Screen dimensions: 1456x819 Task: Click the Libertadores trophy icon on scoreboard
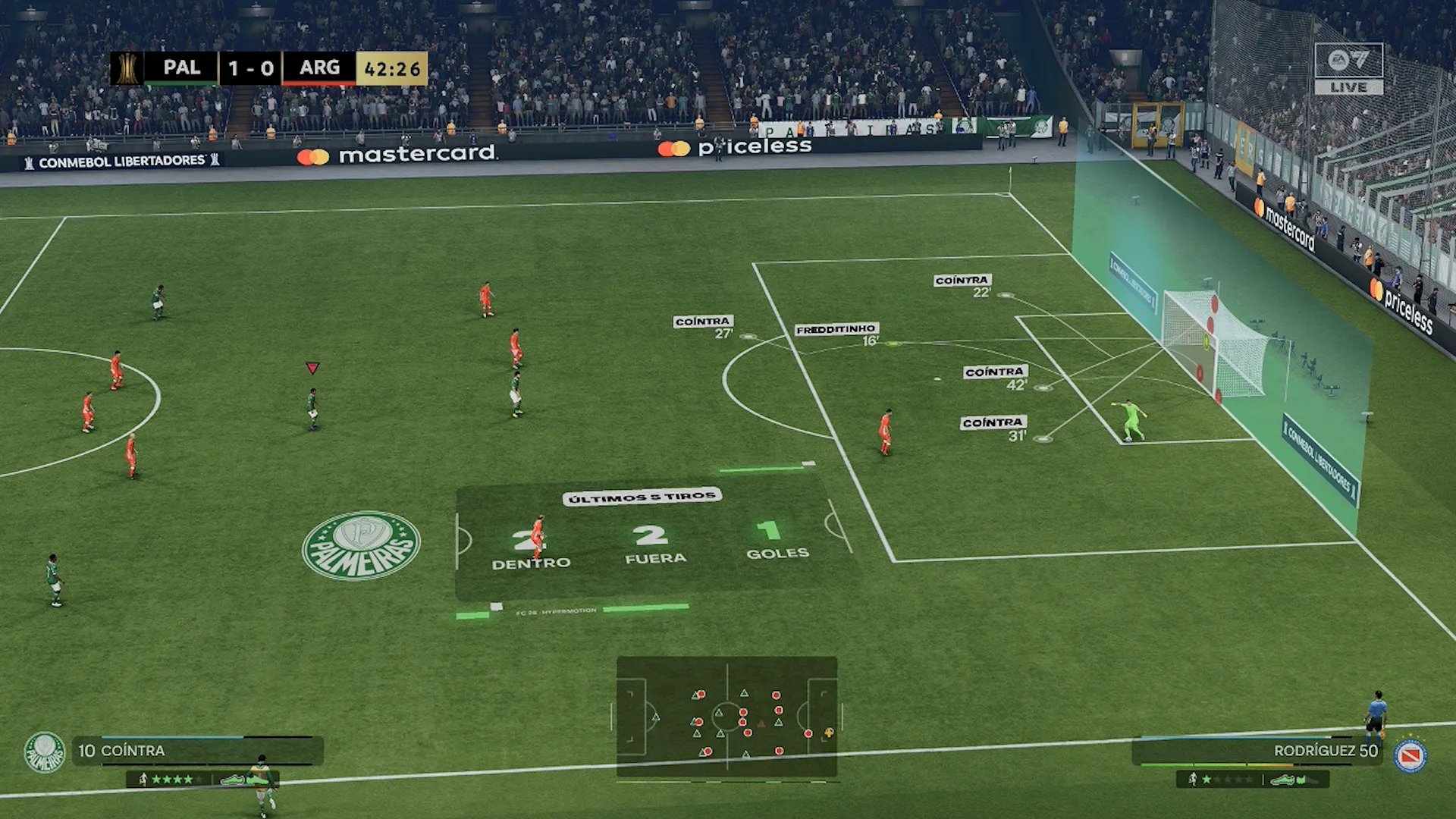(x=127, y=68)
